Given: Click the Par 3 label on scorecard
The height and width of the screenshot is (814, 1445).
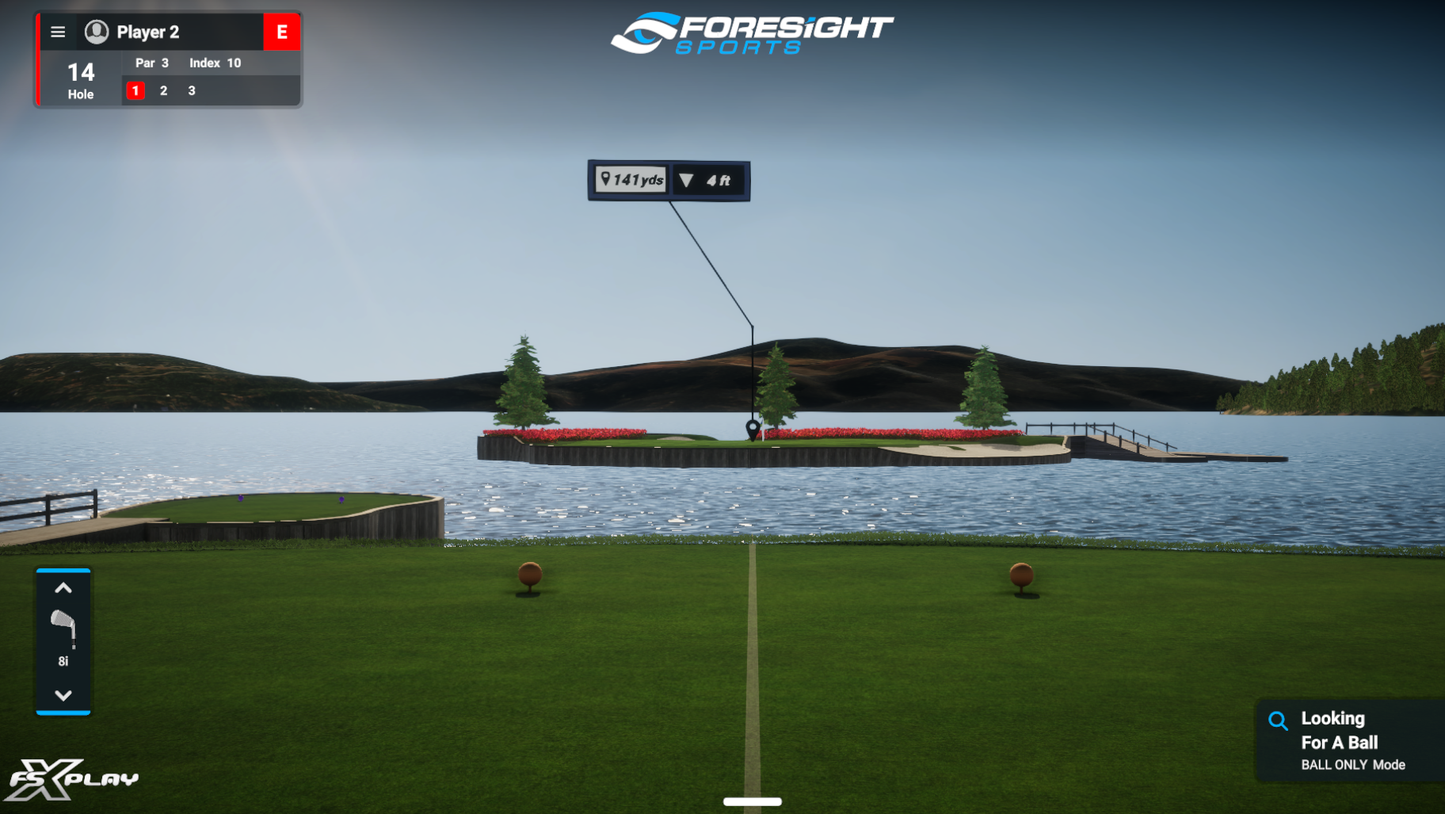Looking at the screenshot, I should (152, 62).
